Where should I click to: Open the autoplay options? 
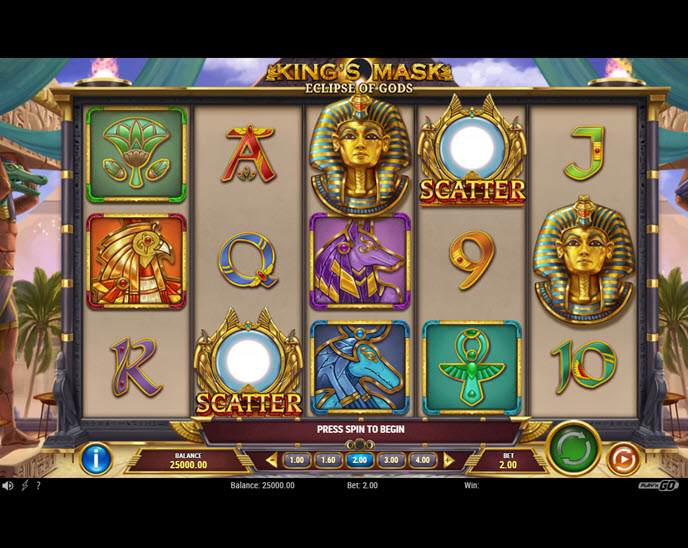click(x=622, y=459)
